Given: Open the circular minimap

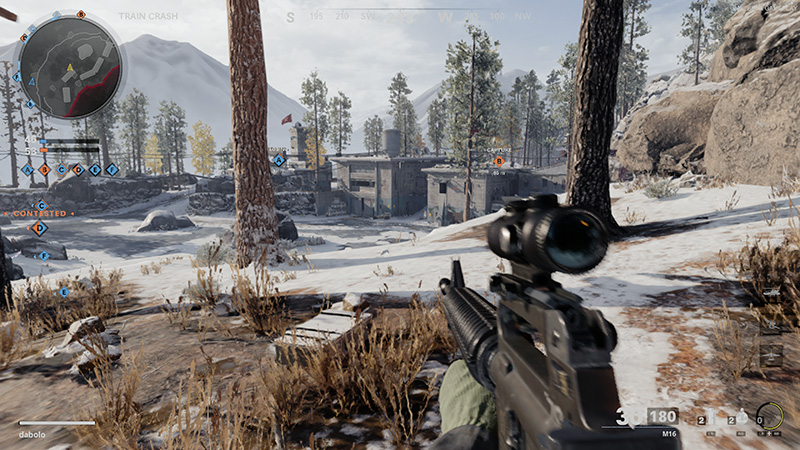Looking at the screenshot, I should coord(70,66).
